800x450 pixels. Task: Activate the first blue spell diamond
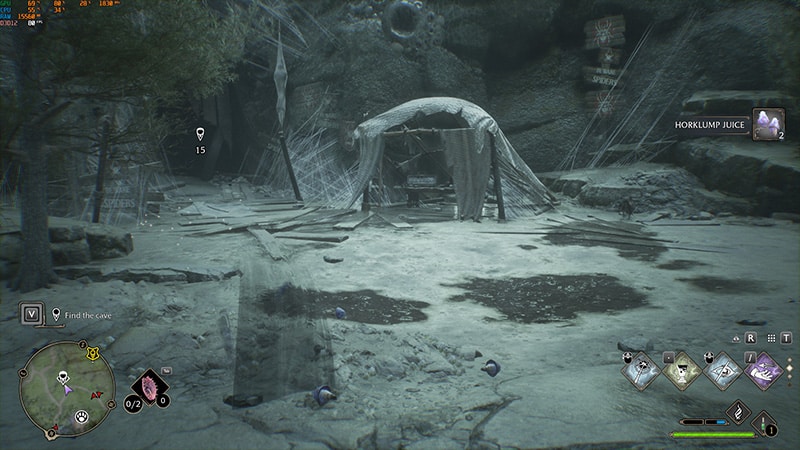638,370
